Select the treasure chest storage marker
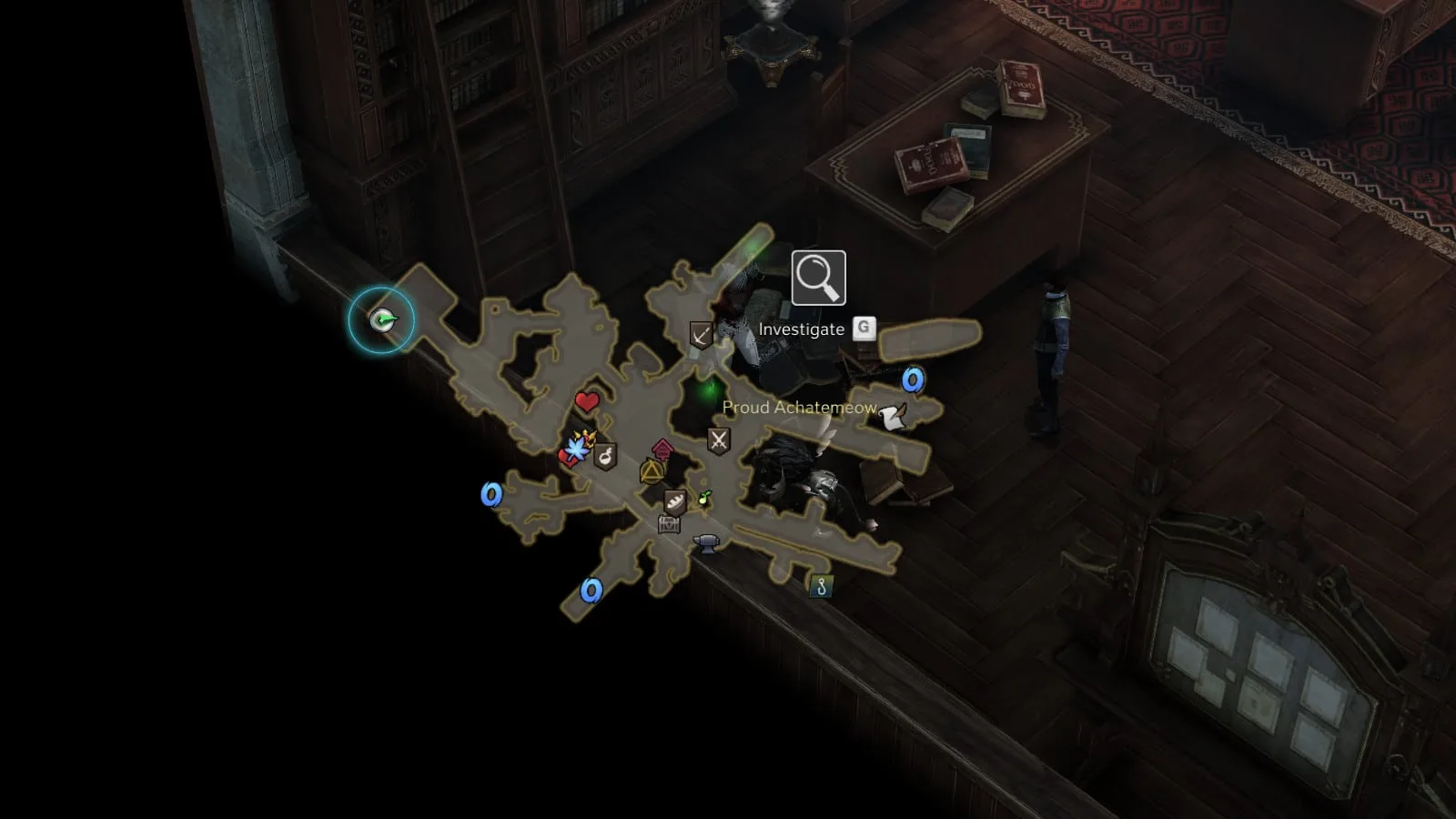 coord(670,523)
